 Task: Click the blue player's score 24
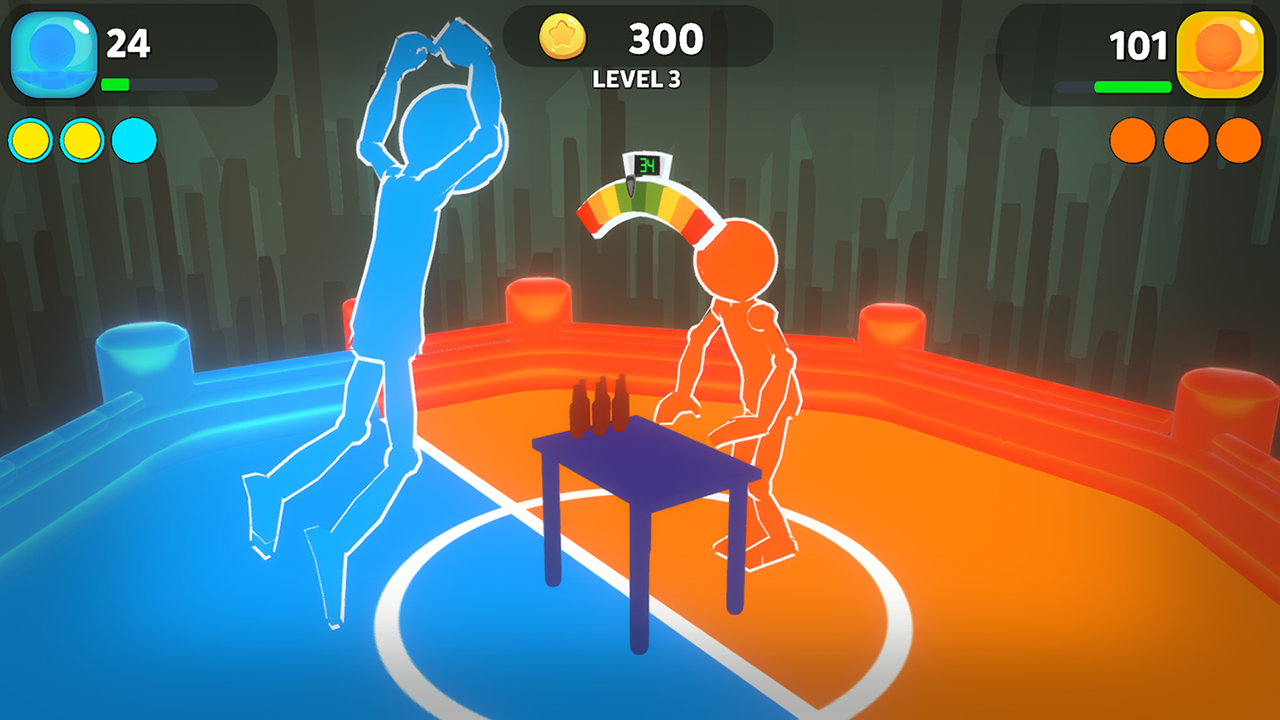[130, 45]
